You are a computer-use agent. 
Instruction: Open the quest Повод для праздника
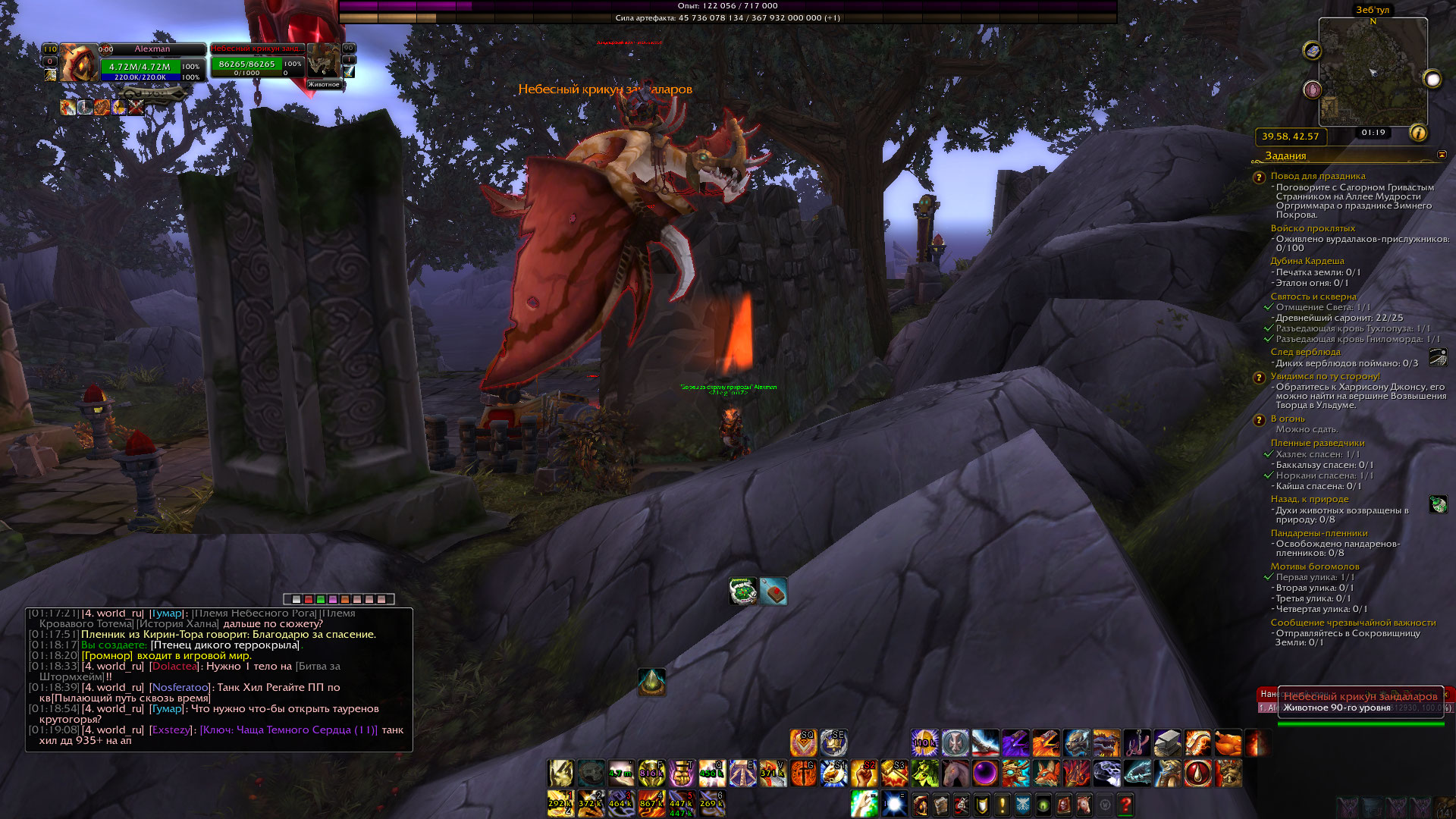[x=1318, y=176]
